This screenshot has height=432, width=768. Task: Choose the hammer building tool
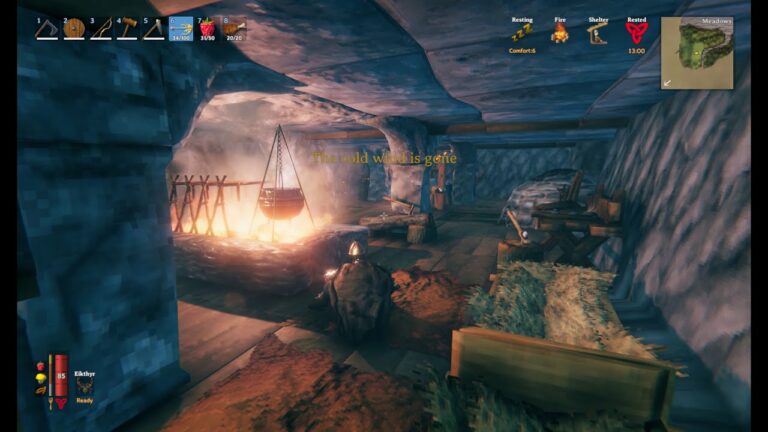127,29
